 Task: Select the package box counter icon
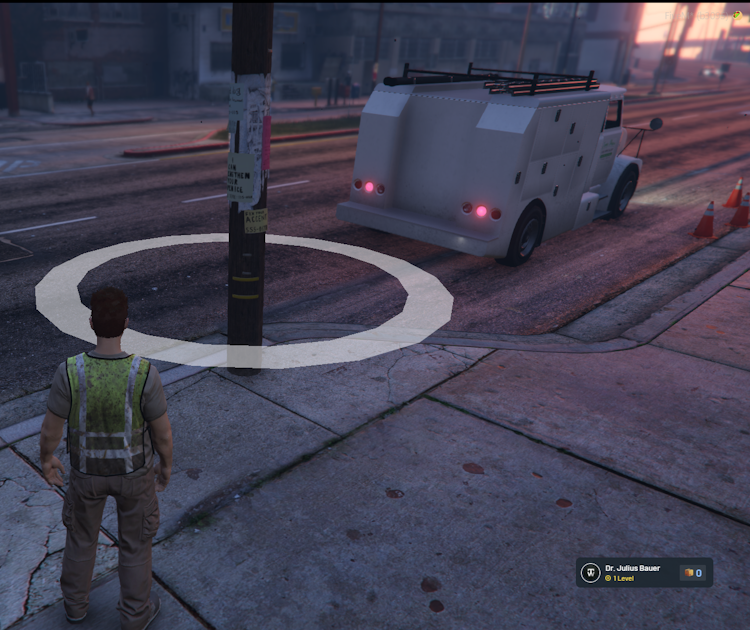point(688,573)
